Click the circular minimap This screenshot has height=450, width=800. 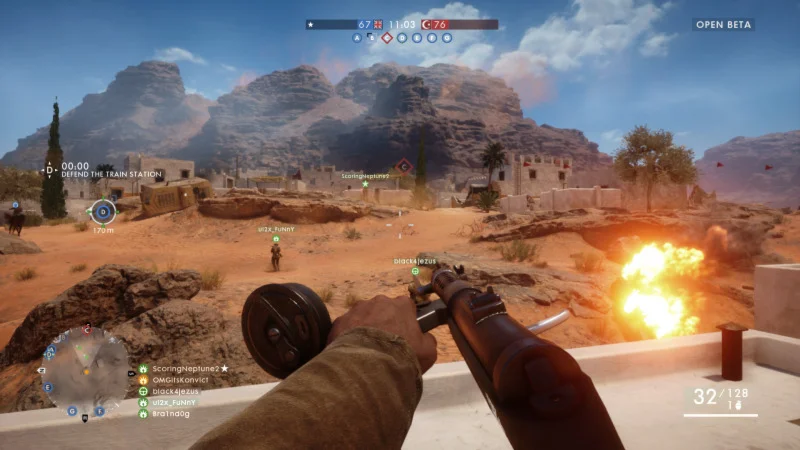(87, 371)
